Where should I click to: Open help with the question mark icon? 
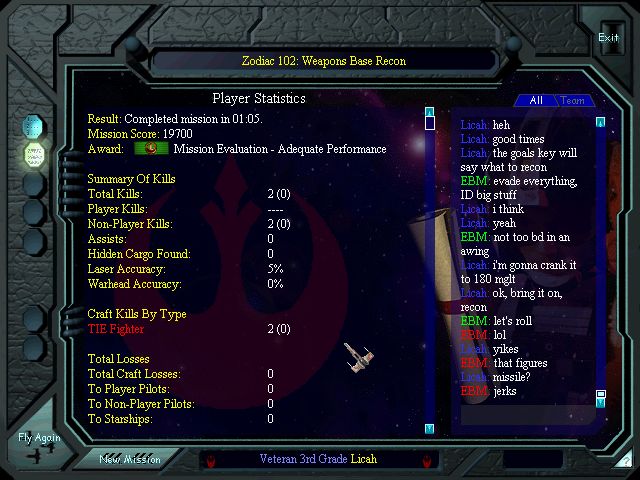click(626, 461)
